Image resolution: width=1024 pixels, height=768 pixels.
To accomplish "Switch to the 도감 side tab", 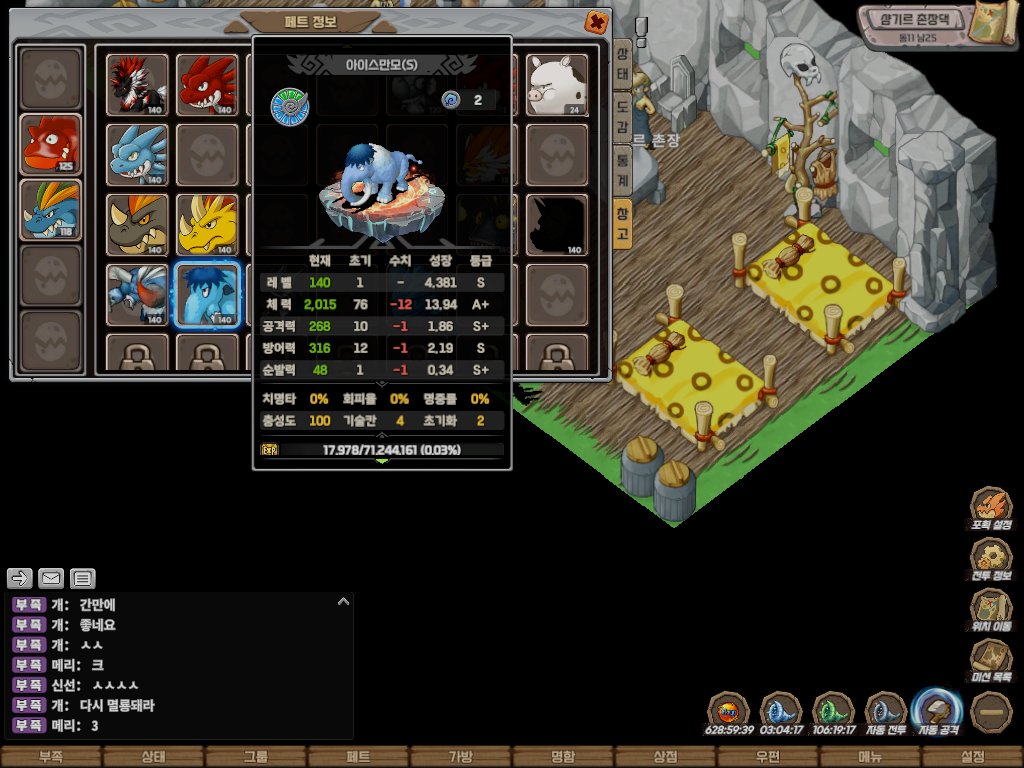I will coord(622,118).
